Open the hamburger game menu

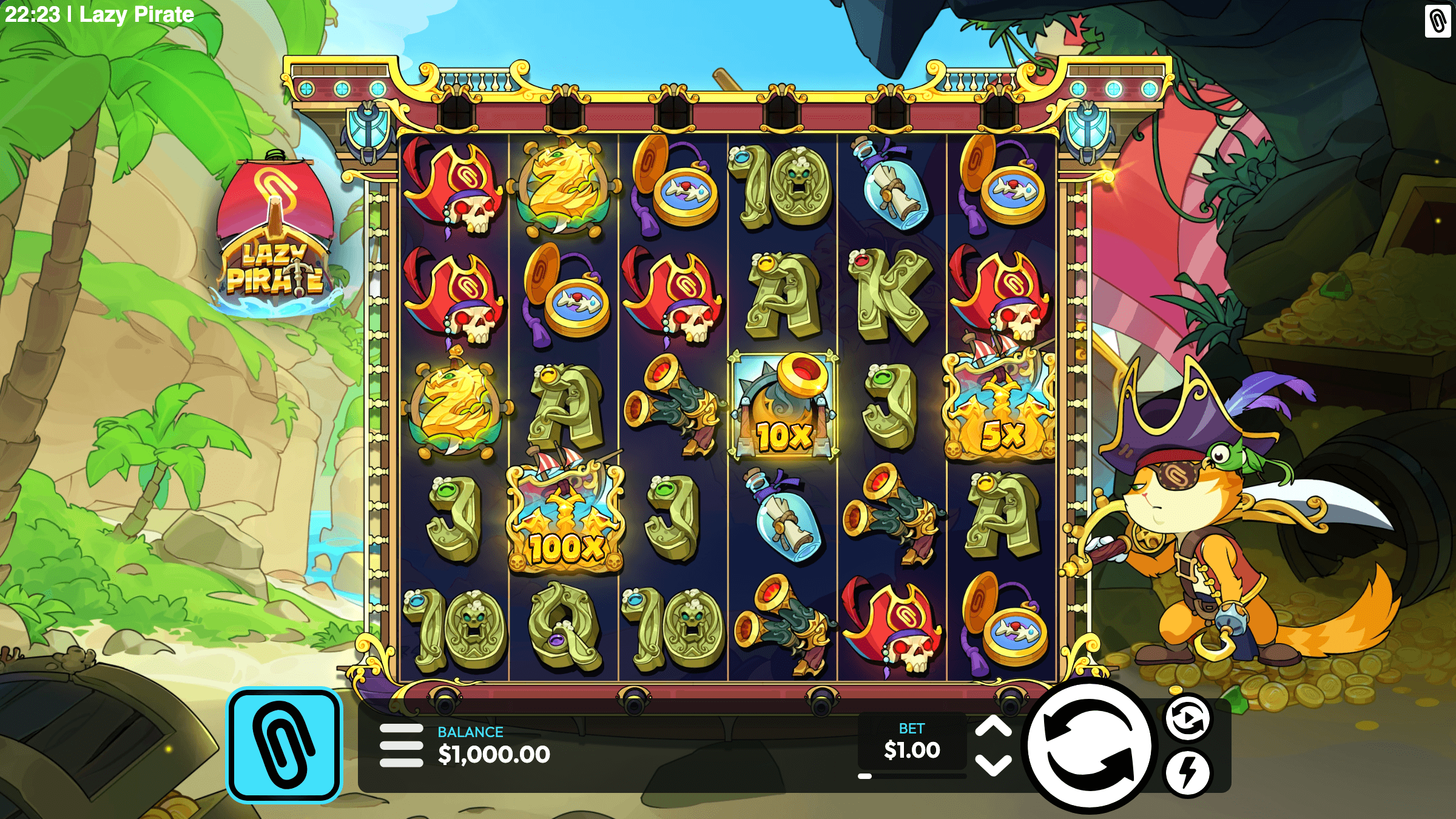click(x=401, y=746)
